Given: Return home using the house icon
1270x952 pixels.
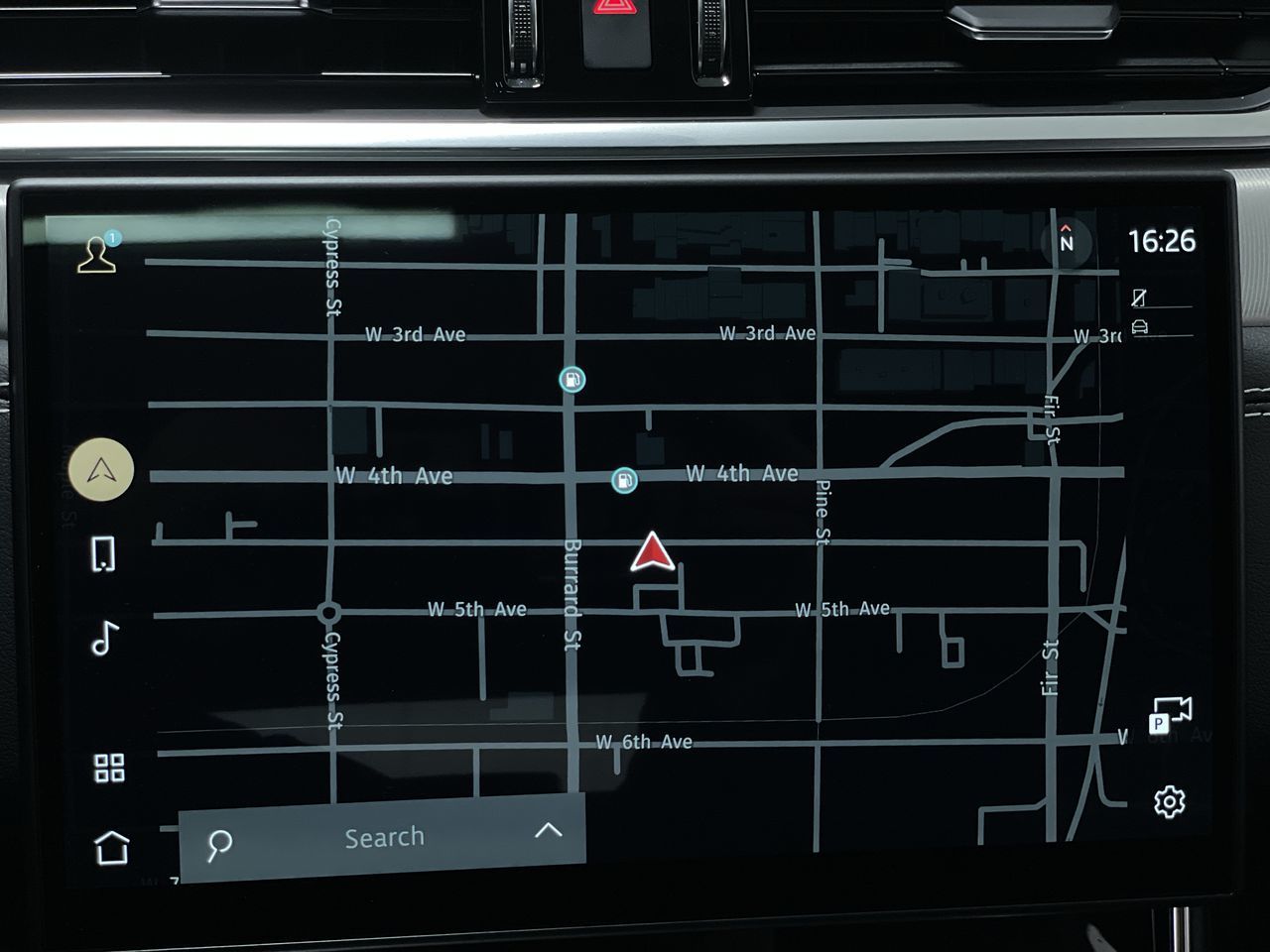Looking at the screenshot, I should [x=111, y=849].
